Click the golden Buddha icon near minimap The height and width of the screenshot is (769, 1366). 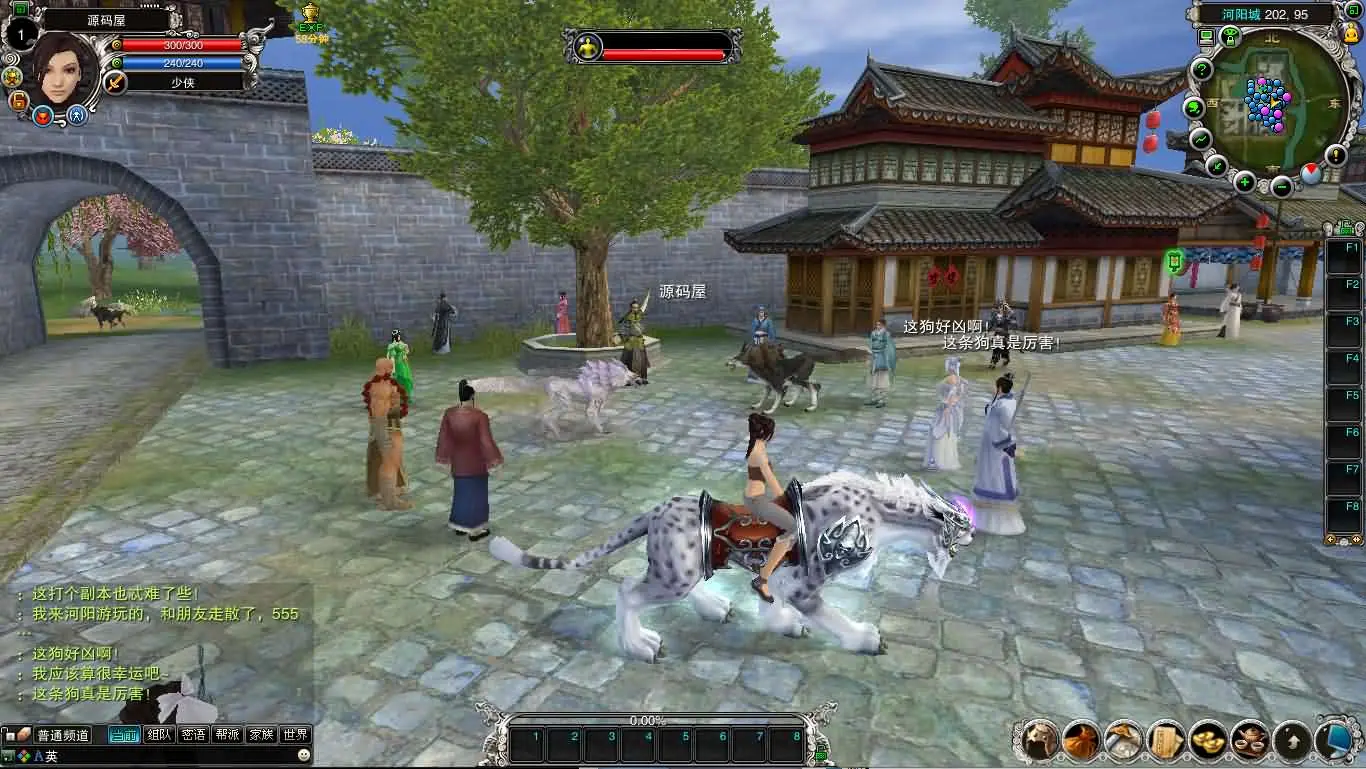click(x=1352, y=33)
